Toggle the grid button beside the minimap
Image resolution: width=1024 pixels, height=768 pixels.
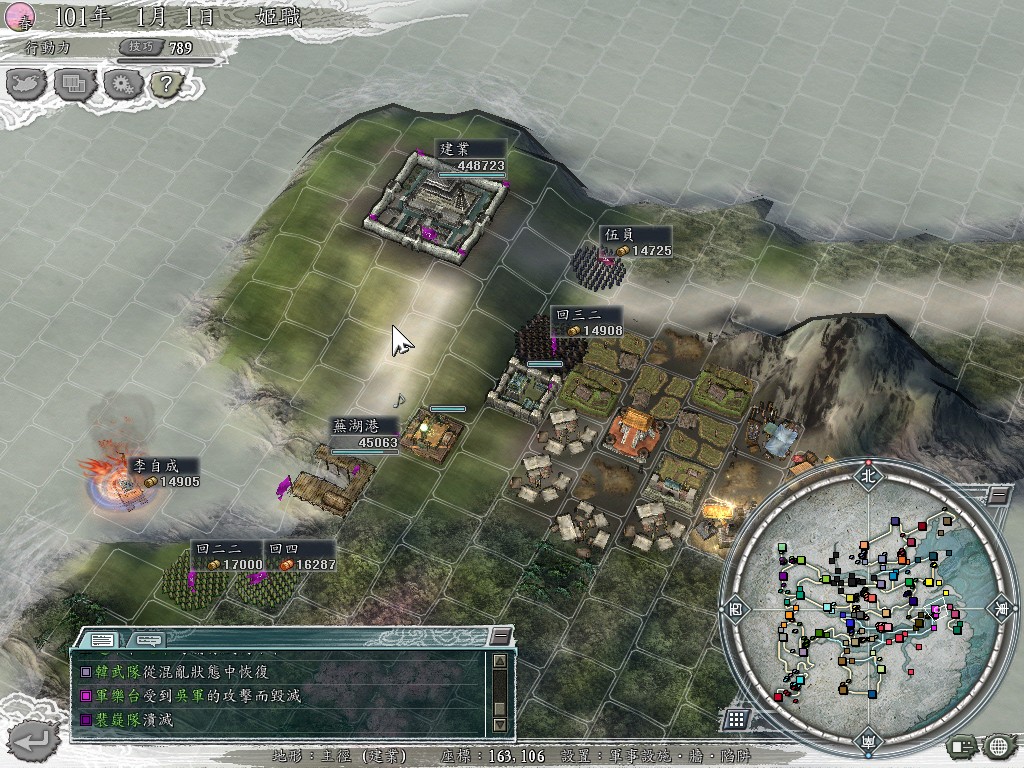pyautogui.click(x=736, y=719)
